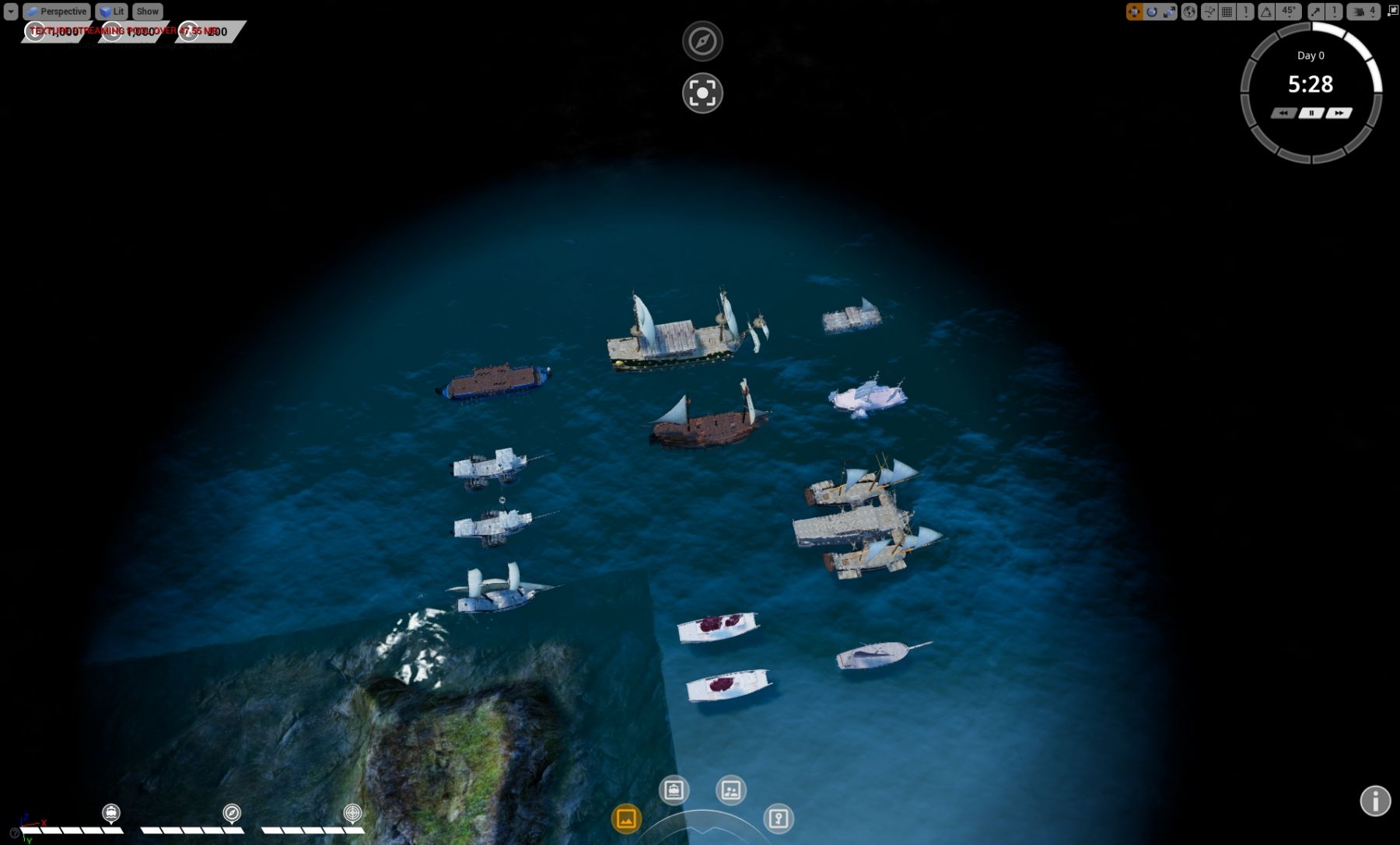Activate the focus camera frame button
The height and width of the screenshot is (845, 1400).
point(702,93)
